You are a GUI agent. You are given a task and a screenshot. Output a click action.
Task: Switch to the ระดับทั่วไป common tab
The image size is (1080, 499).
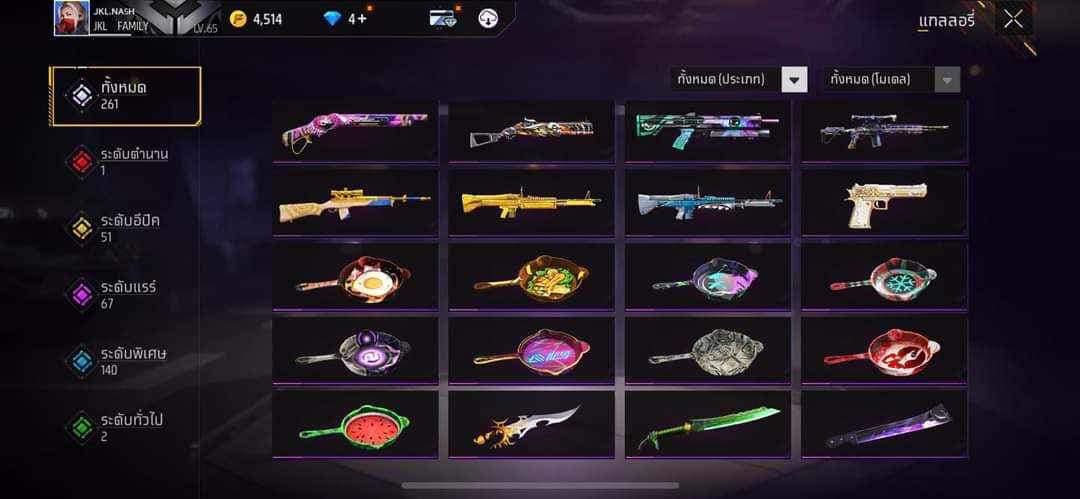click(x=126, y=427)
